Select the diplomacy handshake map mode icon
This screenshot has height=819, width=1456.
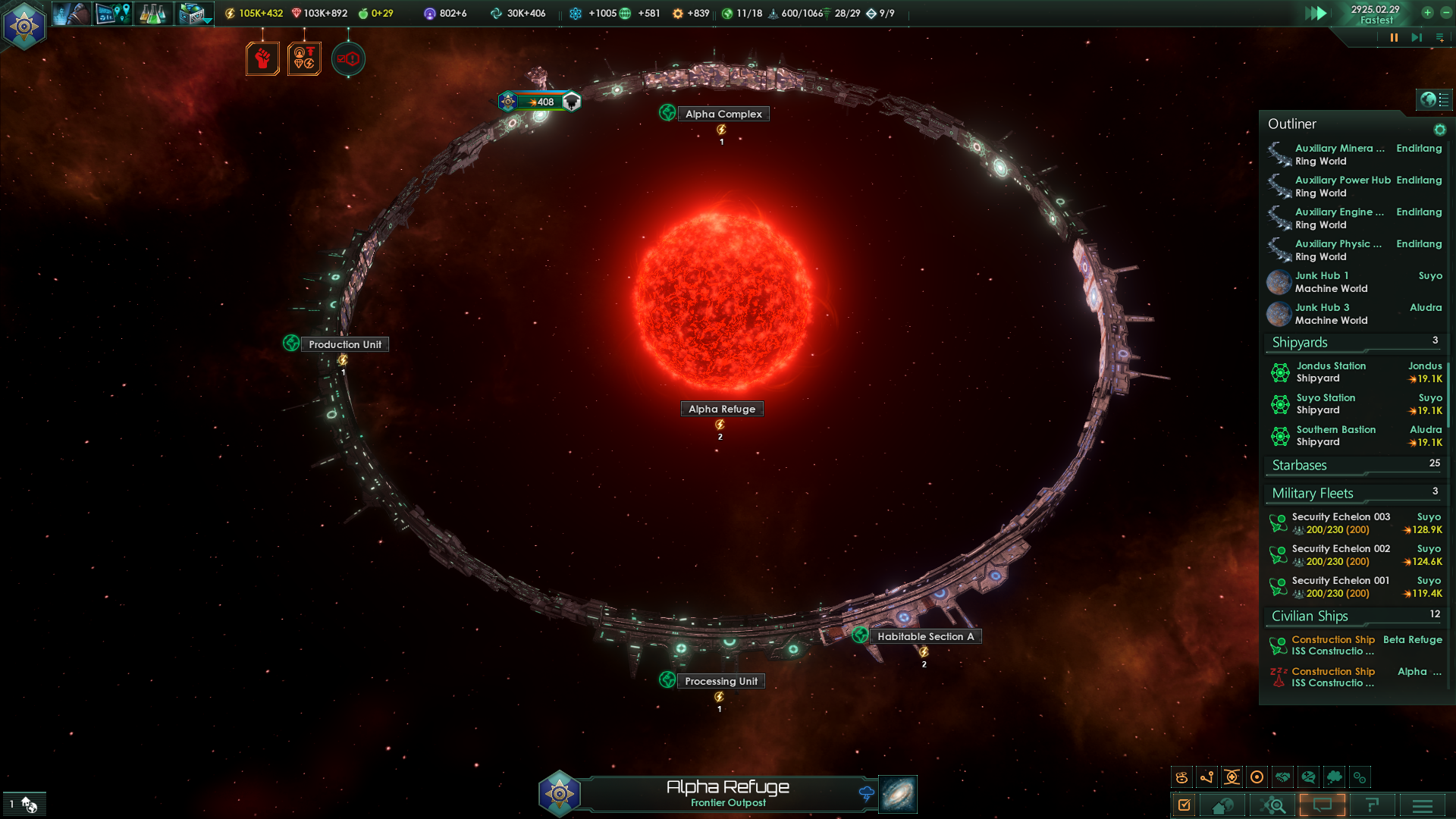point(1284,777)
